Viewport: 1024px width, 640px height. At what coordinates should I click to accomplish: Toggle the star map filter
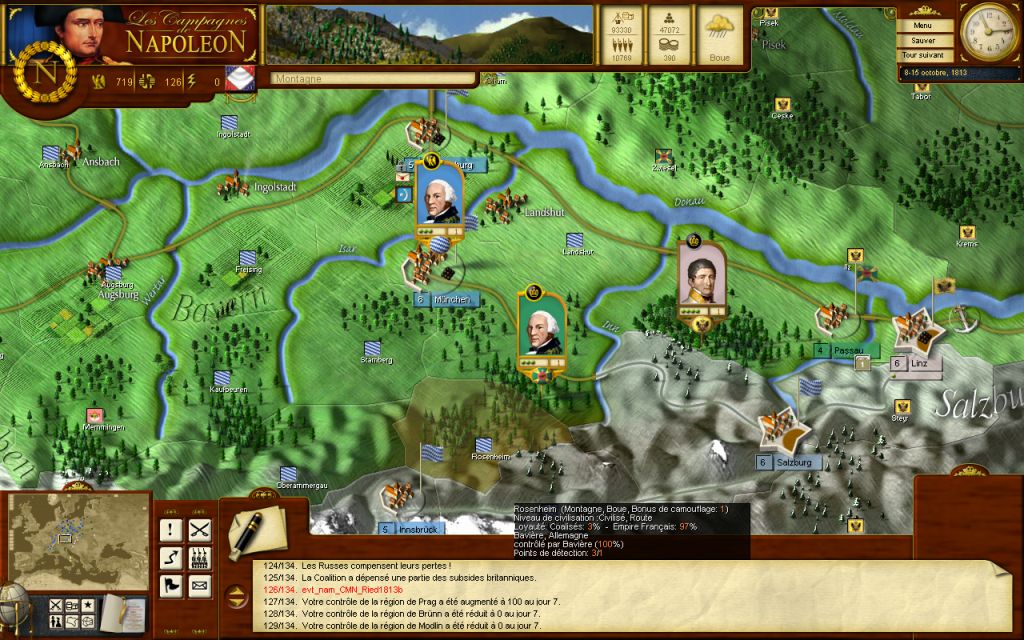pos(88,604)
